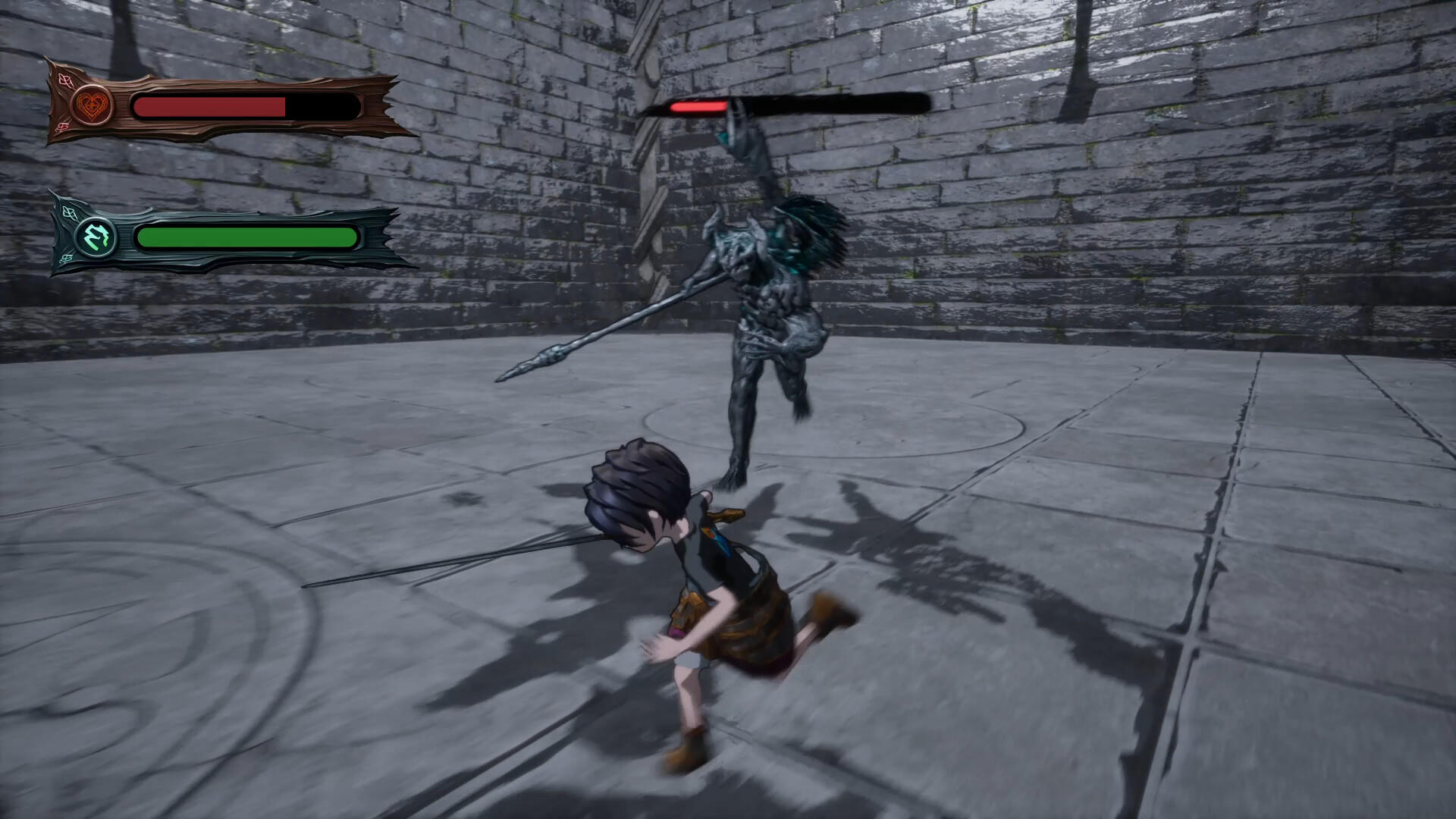Viewport: 1456px width, 819px height.
Task: Click the stone pillar behind the demon
Action: [652, 190]
